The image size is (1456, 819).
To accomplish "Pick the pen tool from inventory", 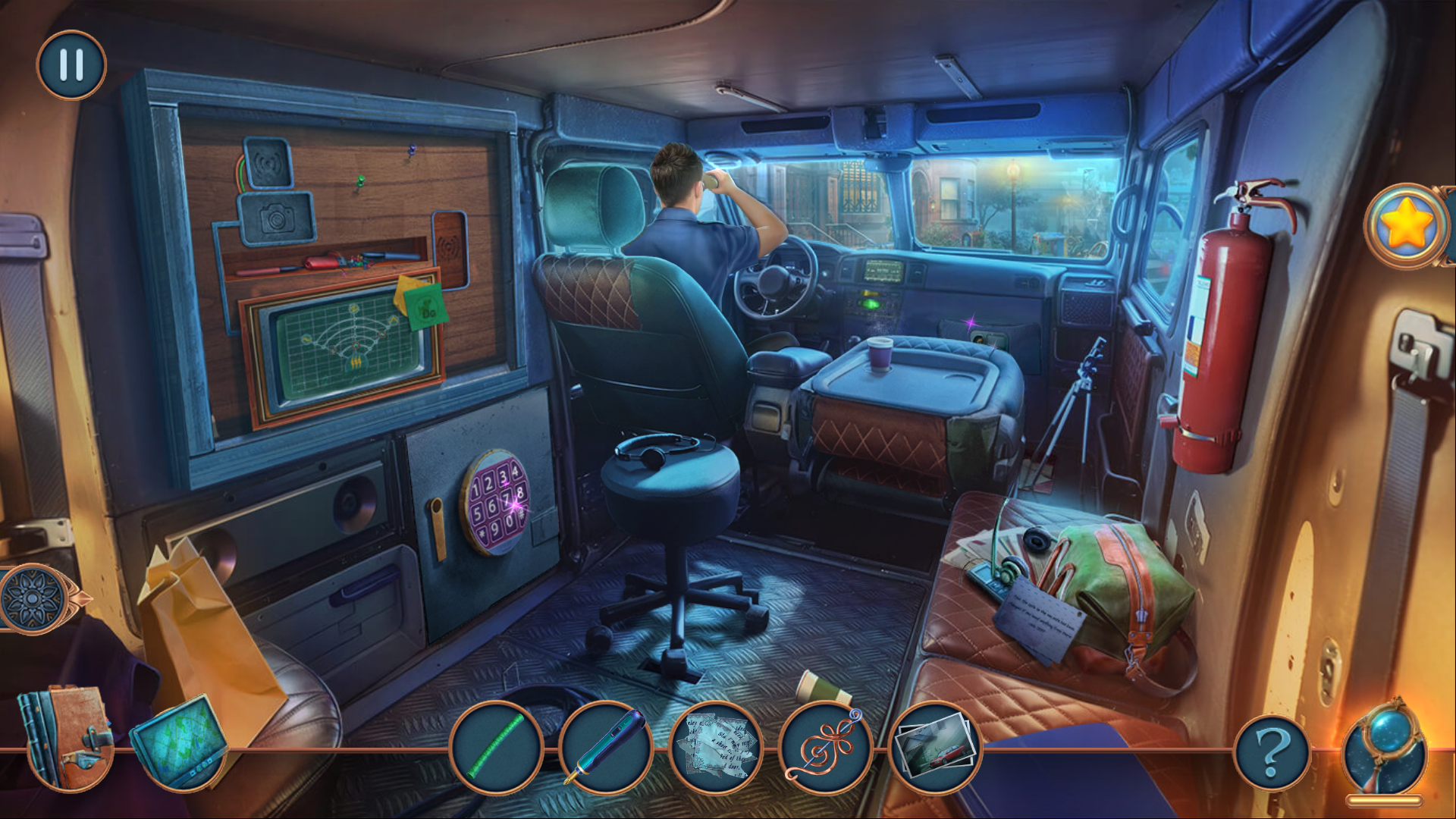I will [605, 747].
